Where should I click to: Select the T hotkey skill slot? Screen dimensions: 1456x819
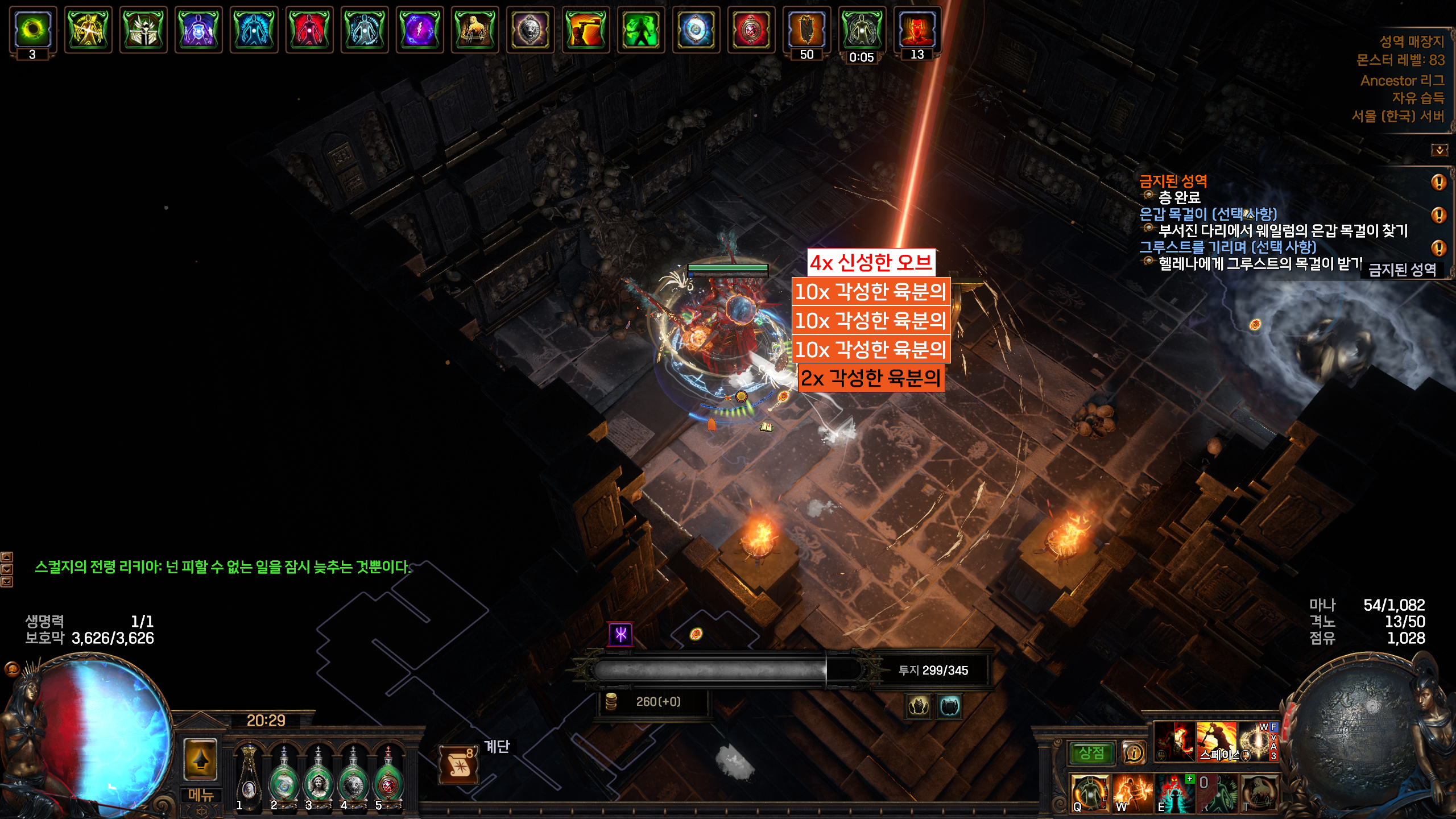click(1259, 792)
